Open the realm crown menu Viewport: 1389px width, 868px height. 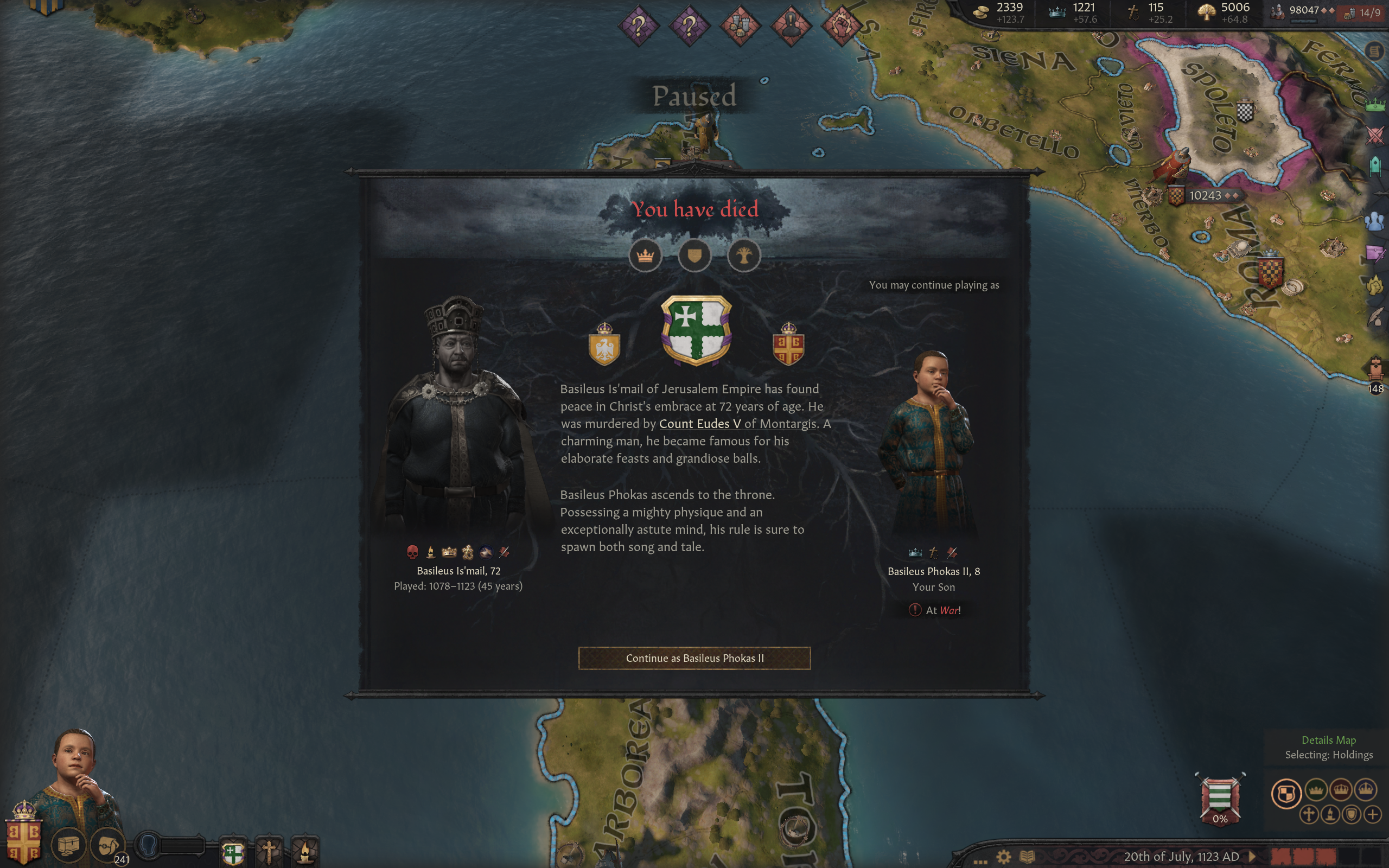[1375, 105]
